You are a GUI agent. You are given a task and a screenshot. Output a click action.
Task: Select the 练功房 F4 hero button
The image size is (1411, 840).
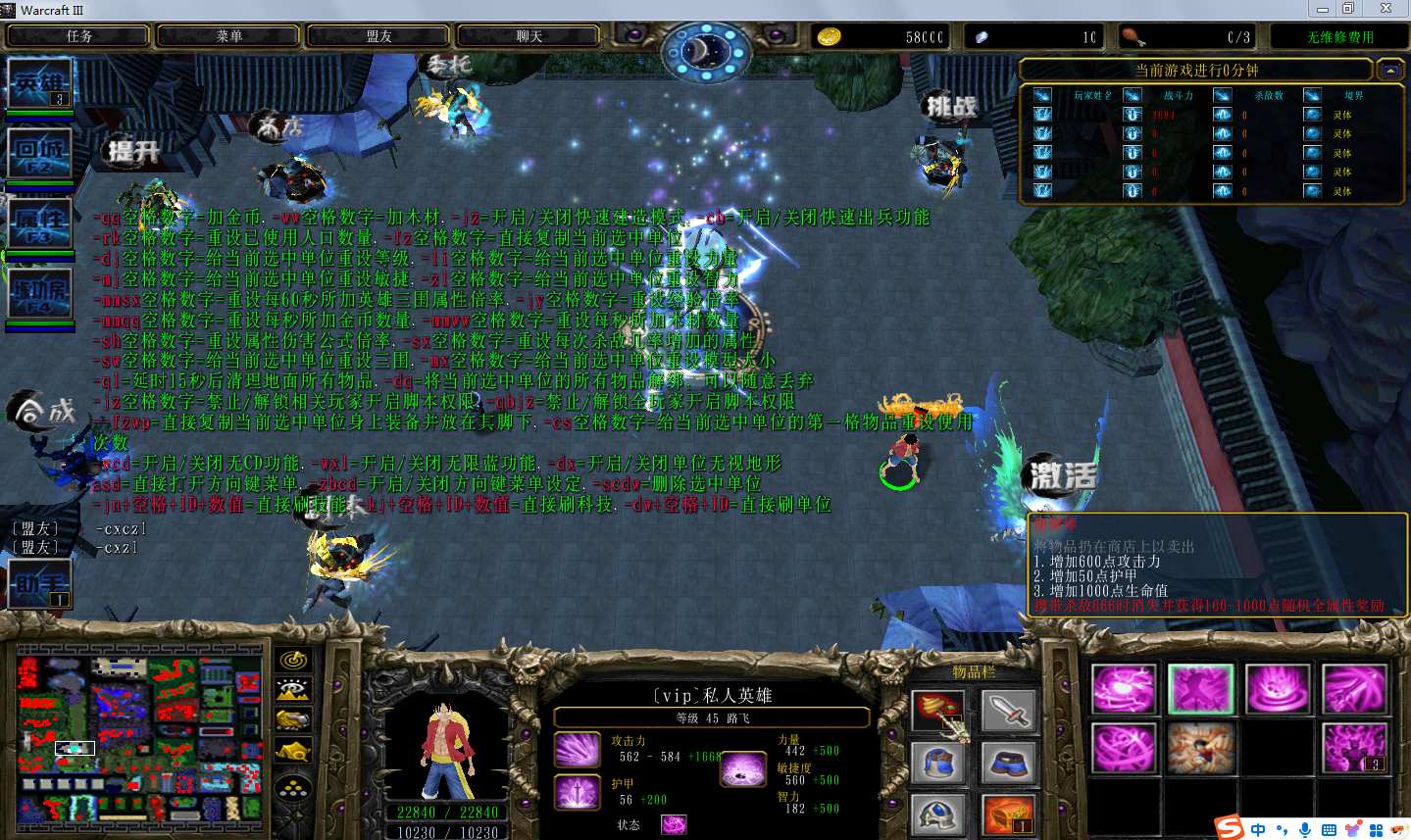click(39, 293)
